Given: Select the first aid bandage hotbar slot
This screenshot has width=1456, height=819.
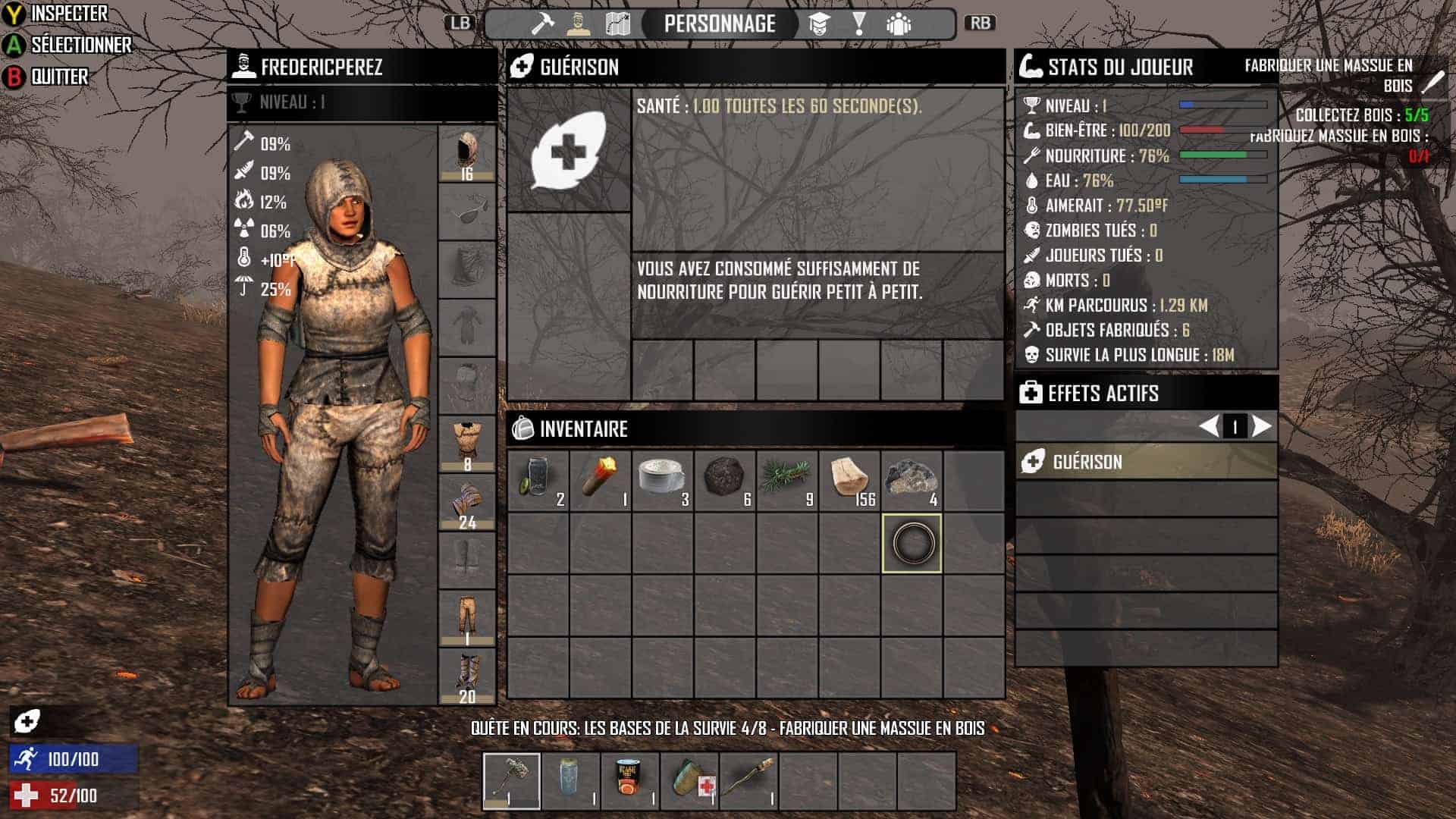Looking at the screenshot, I should (x=689, y=781).
